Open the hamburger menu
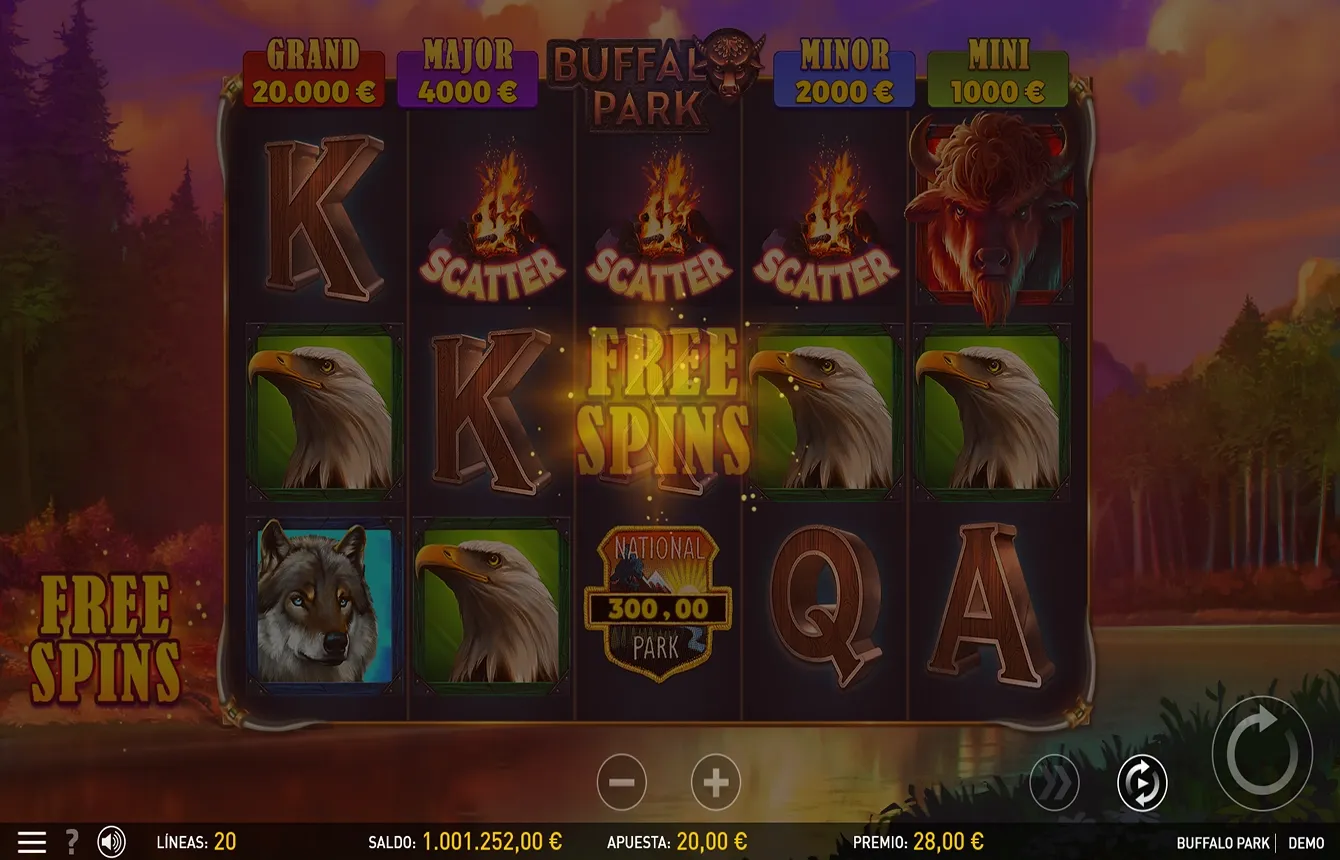Viewport: 1340px width, 860px height. (x=32, y=842)
